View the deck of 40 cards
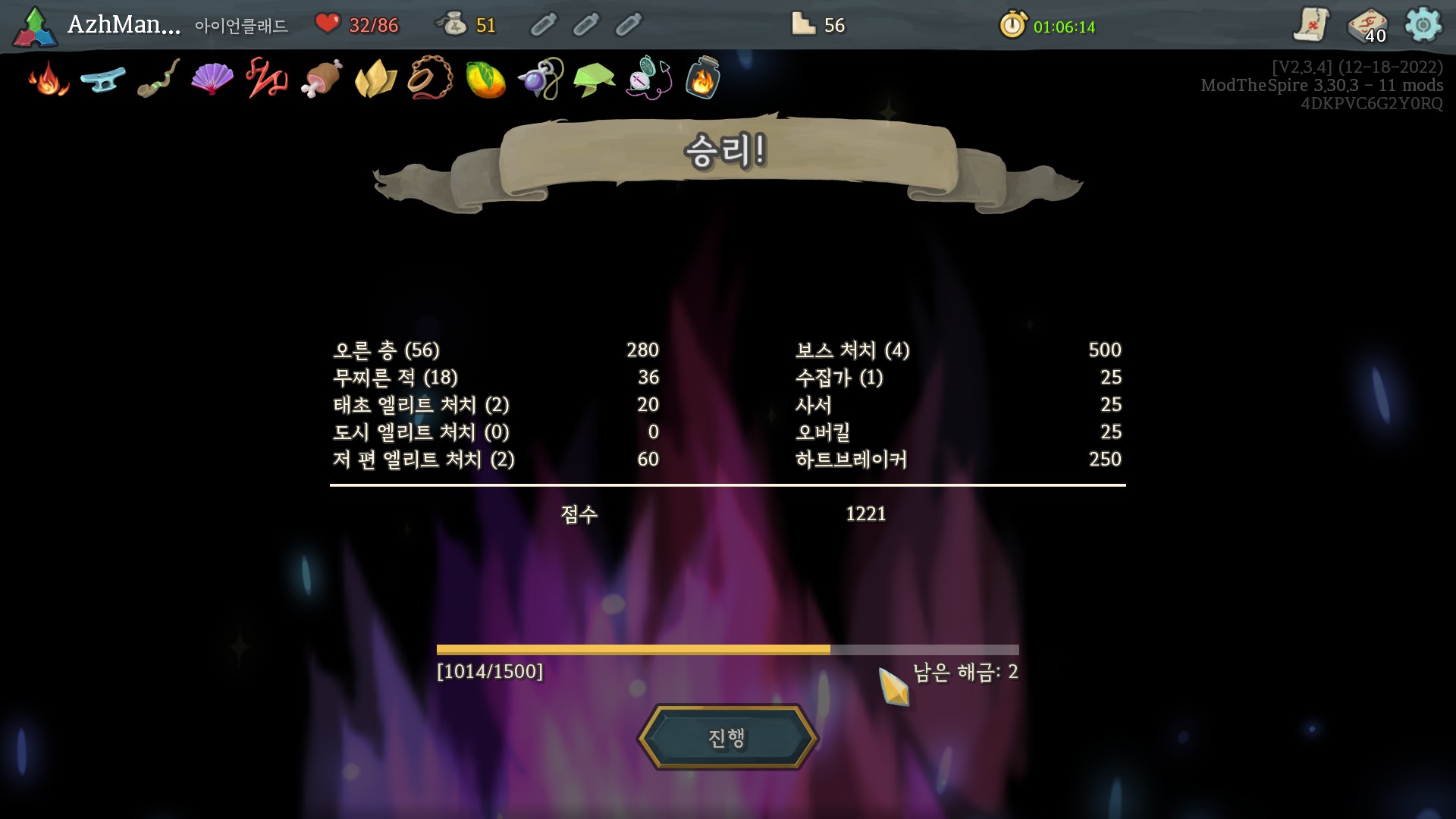Screen dimensions: 1456x819 click(1367, 26)
